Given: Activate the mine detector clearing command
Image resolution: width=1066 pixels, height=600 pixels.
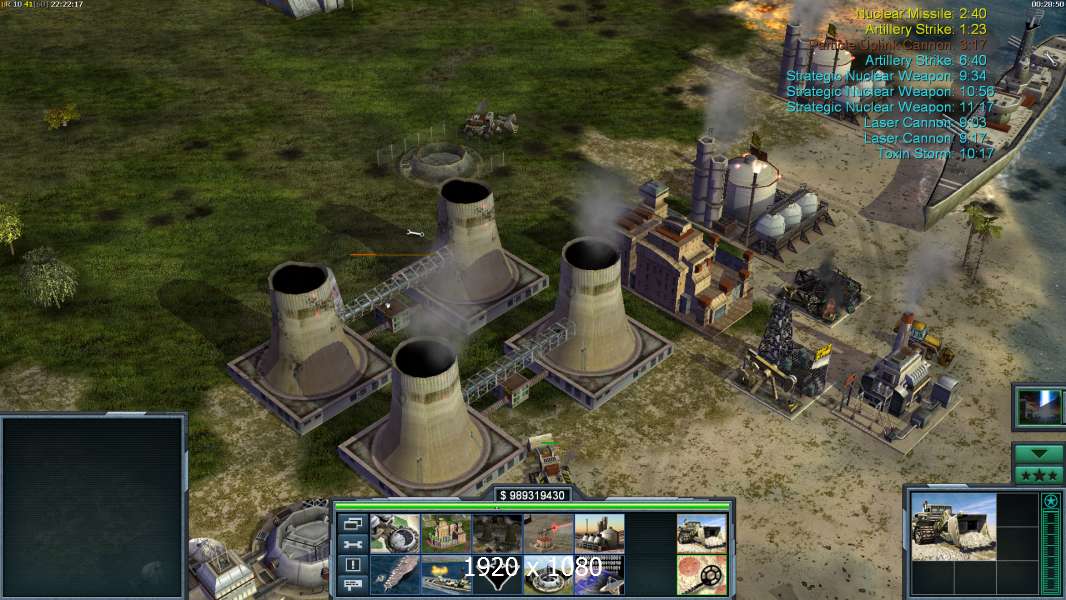Looking at the screenshot, I should 701,575.
